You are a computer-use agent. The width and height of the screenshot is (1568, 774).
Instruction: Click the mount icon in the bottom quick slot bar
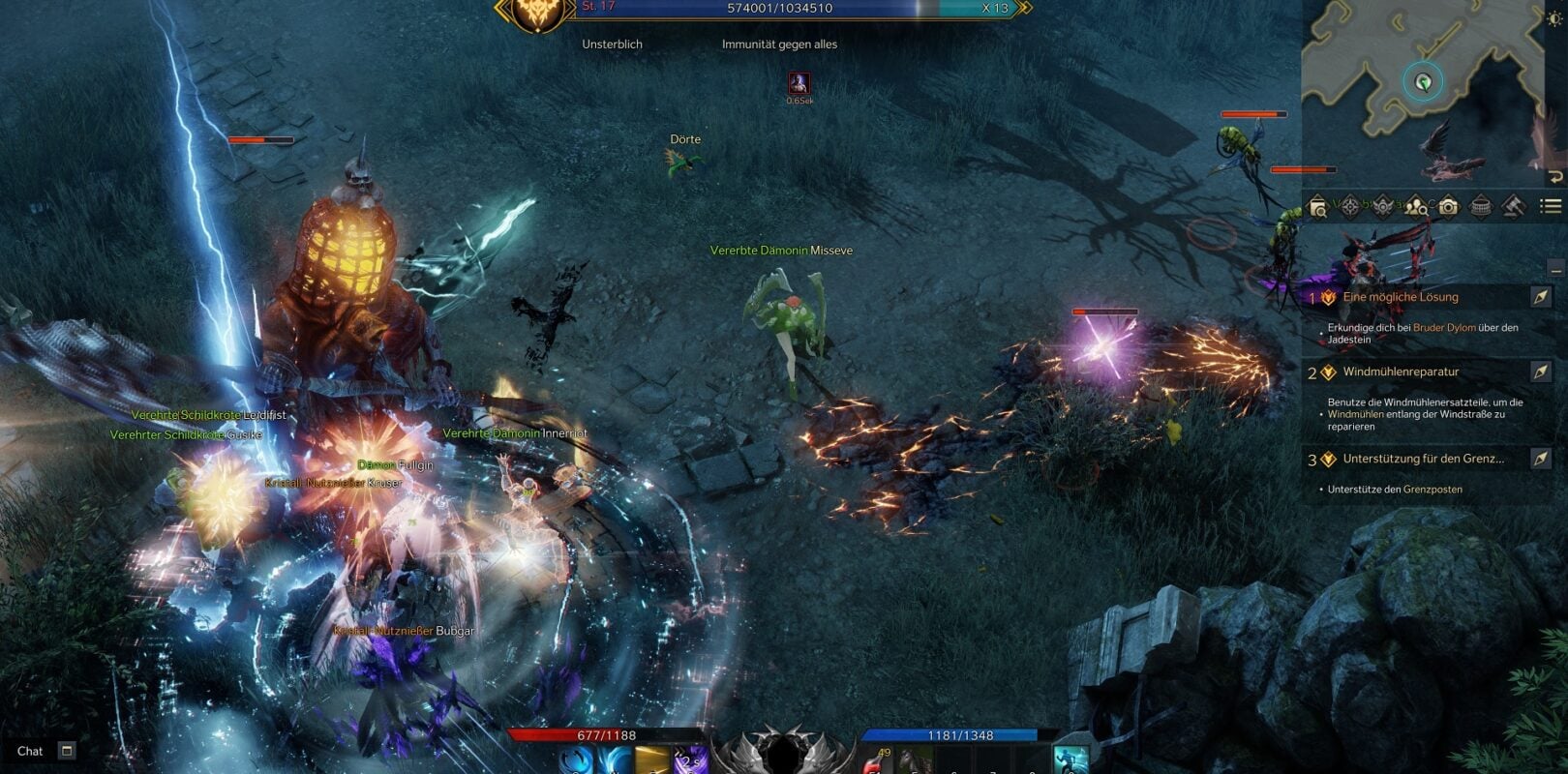tap(913, 760)
